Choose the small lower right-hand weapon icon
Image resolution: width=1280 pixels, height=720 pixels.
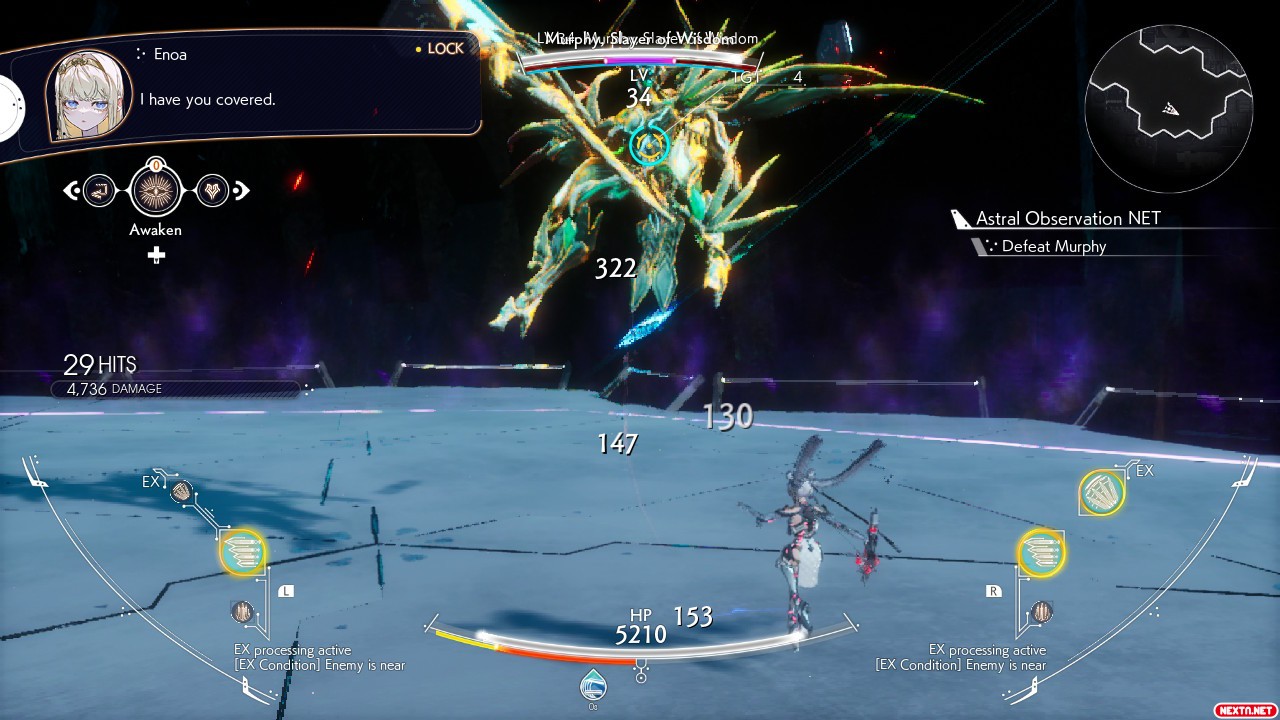pyautogui.click(x=1042, y=611)
